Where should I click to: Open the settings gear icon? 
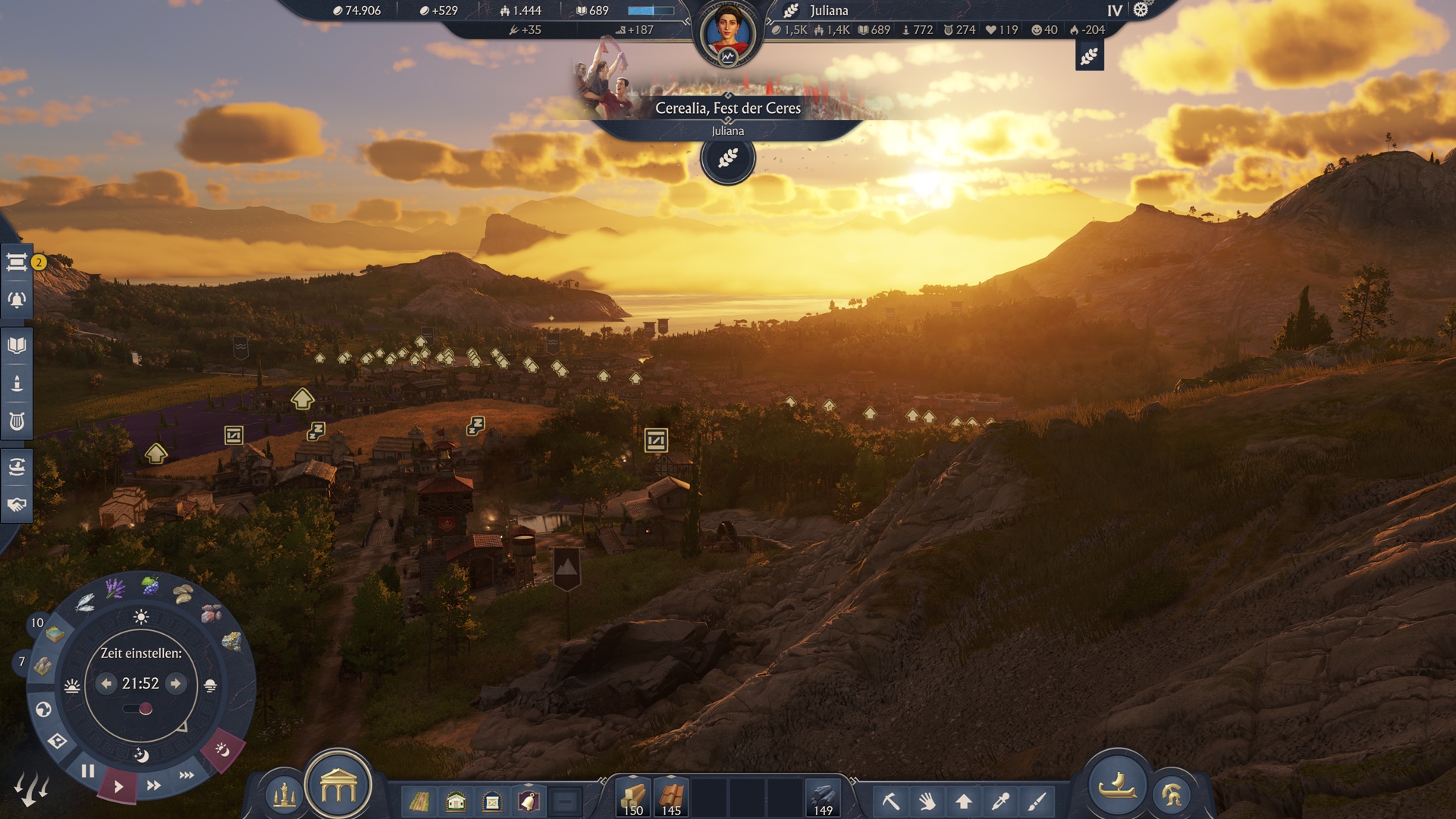pyautogui.click(x=1141, y=10)
